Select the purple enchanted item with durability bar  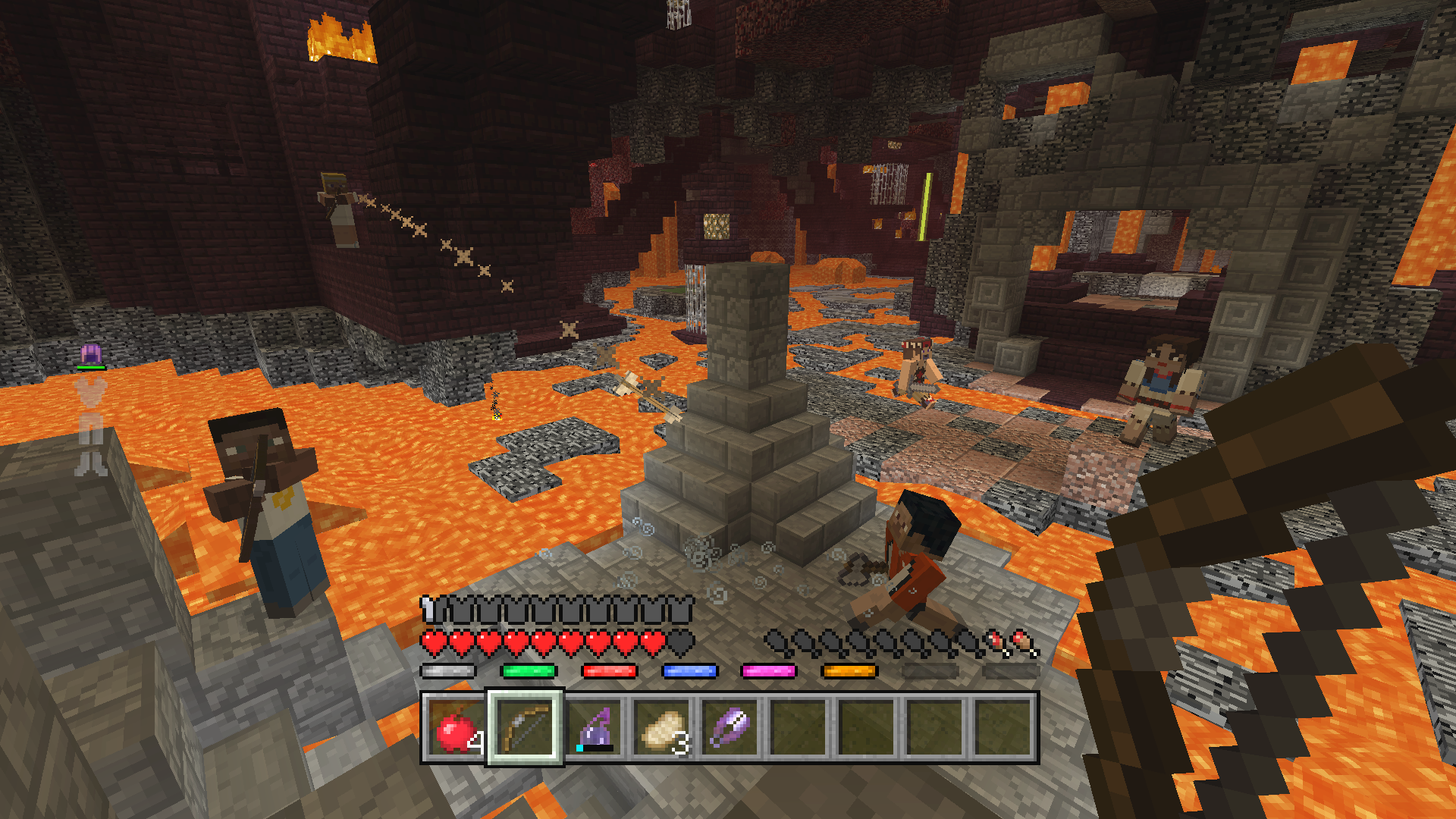pyautogui.click(x=595, y=728)
